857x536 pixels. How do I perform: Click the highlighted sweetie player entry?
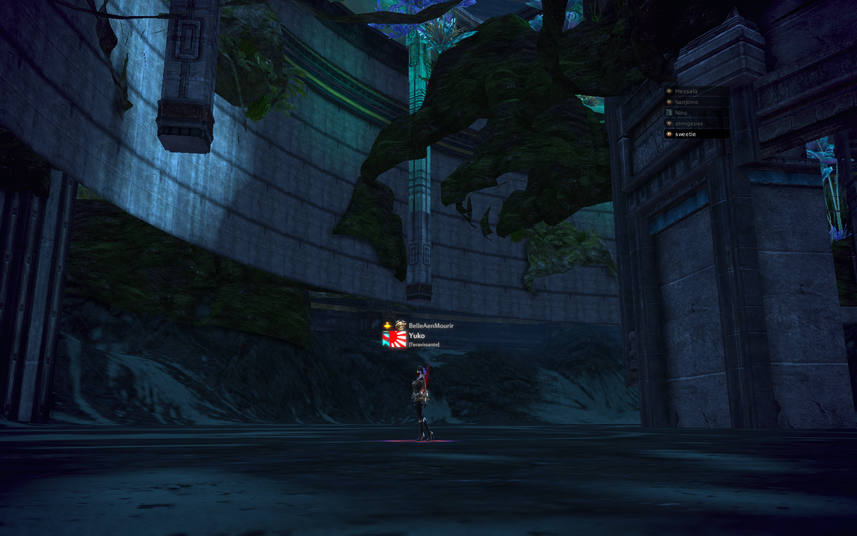(x=686, y=134)
